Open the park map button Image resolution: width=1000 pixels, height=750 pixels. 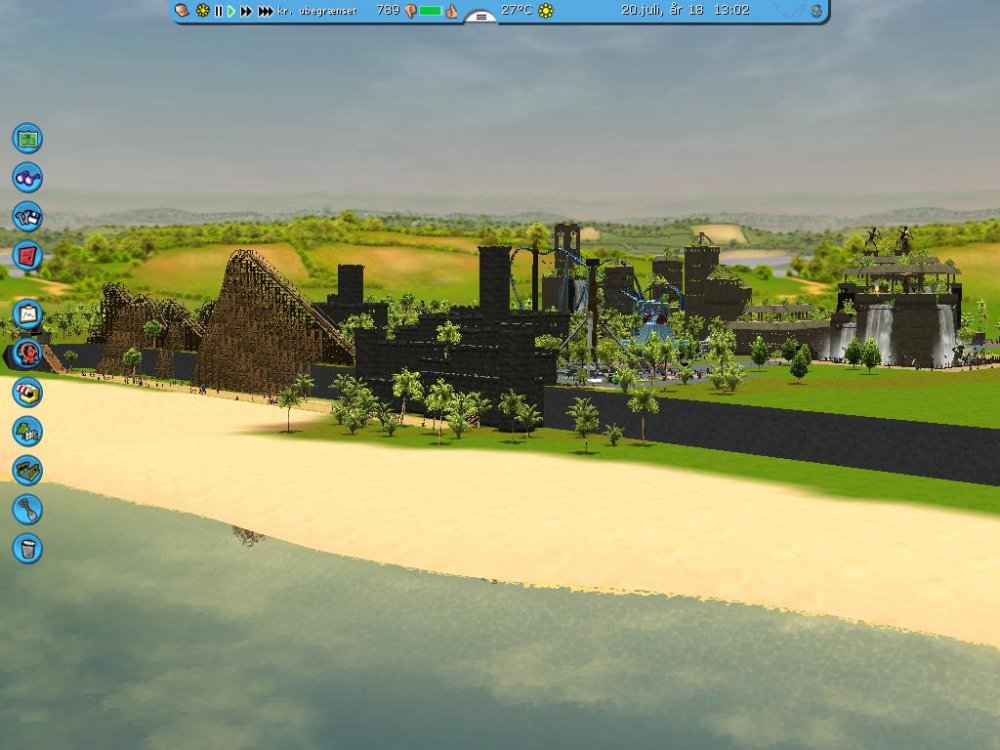(x=27, y=137)
